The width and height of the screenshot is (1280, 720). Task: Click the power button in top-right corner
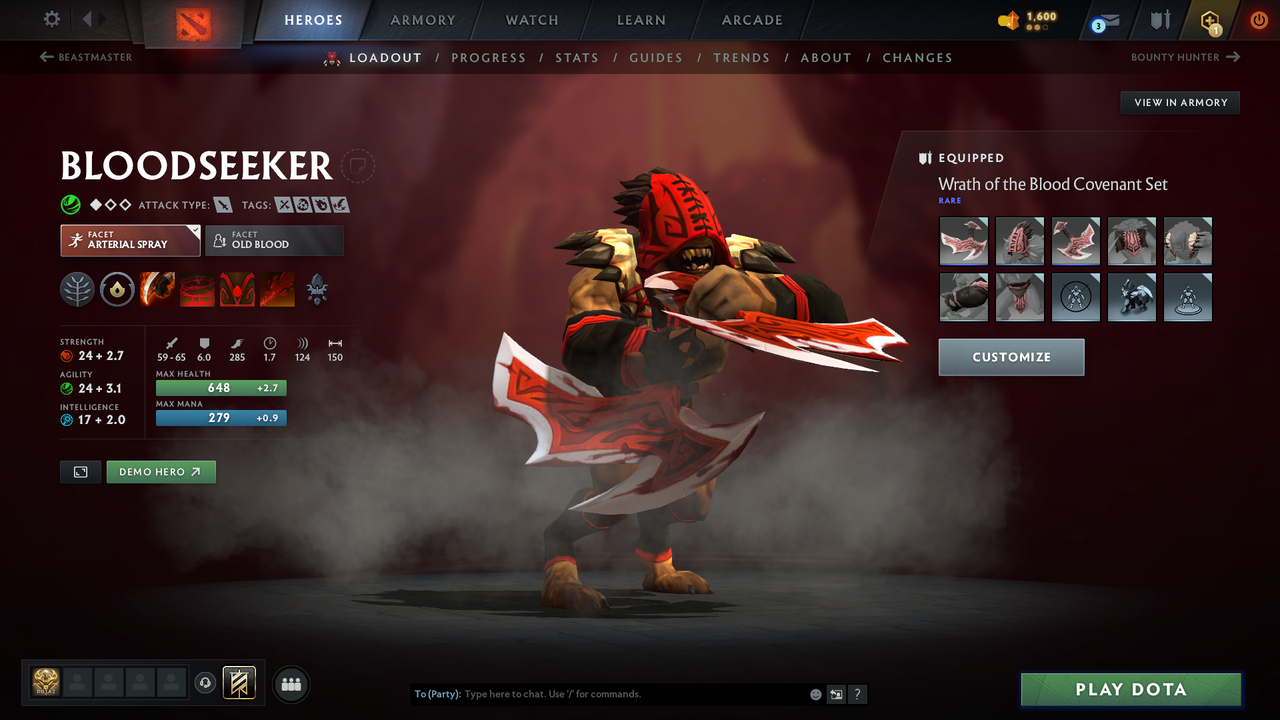(1258, 19)
